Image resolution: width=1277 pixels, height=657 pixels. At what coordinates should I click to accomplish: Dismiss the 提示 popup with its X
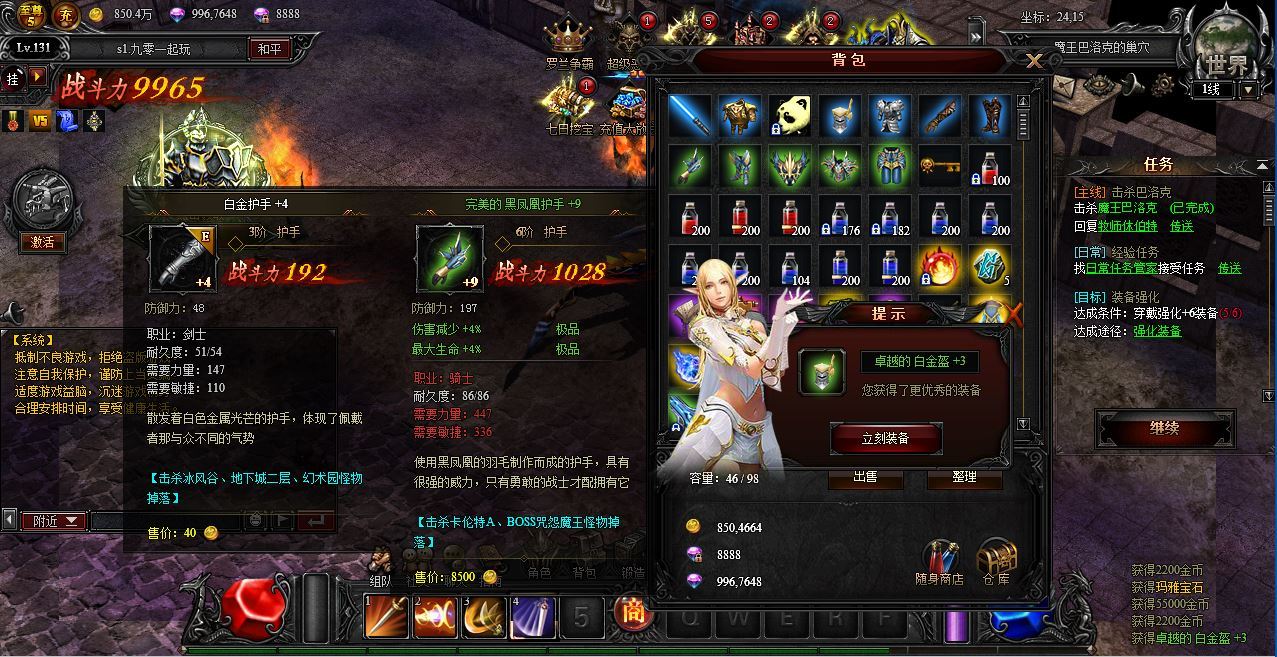1013,316
